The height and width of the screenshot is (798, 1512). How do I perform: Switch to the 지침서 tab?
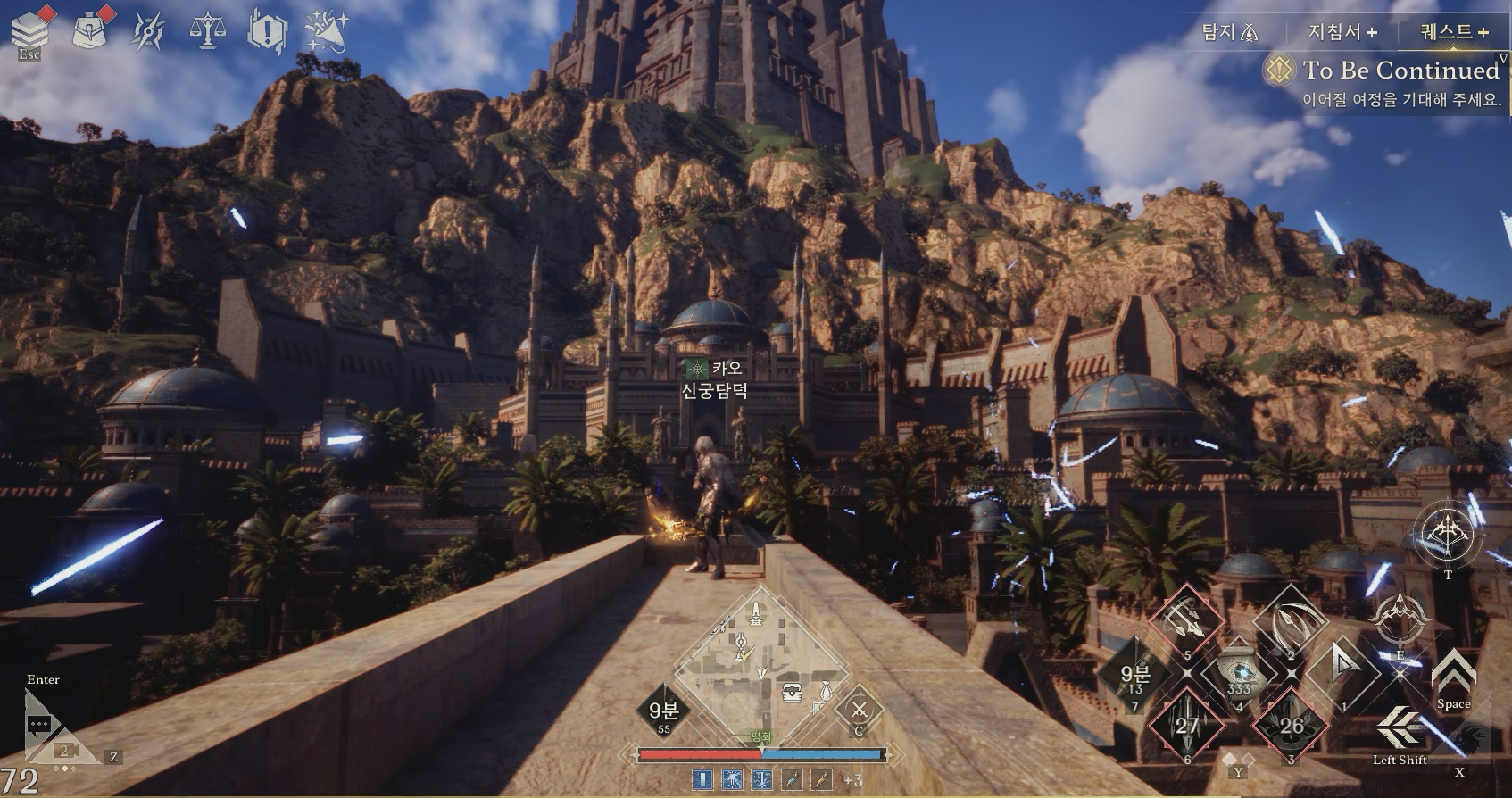click(1342, 33)
